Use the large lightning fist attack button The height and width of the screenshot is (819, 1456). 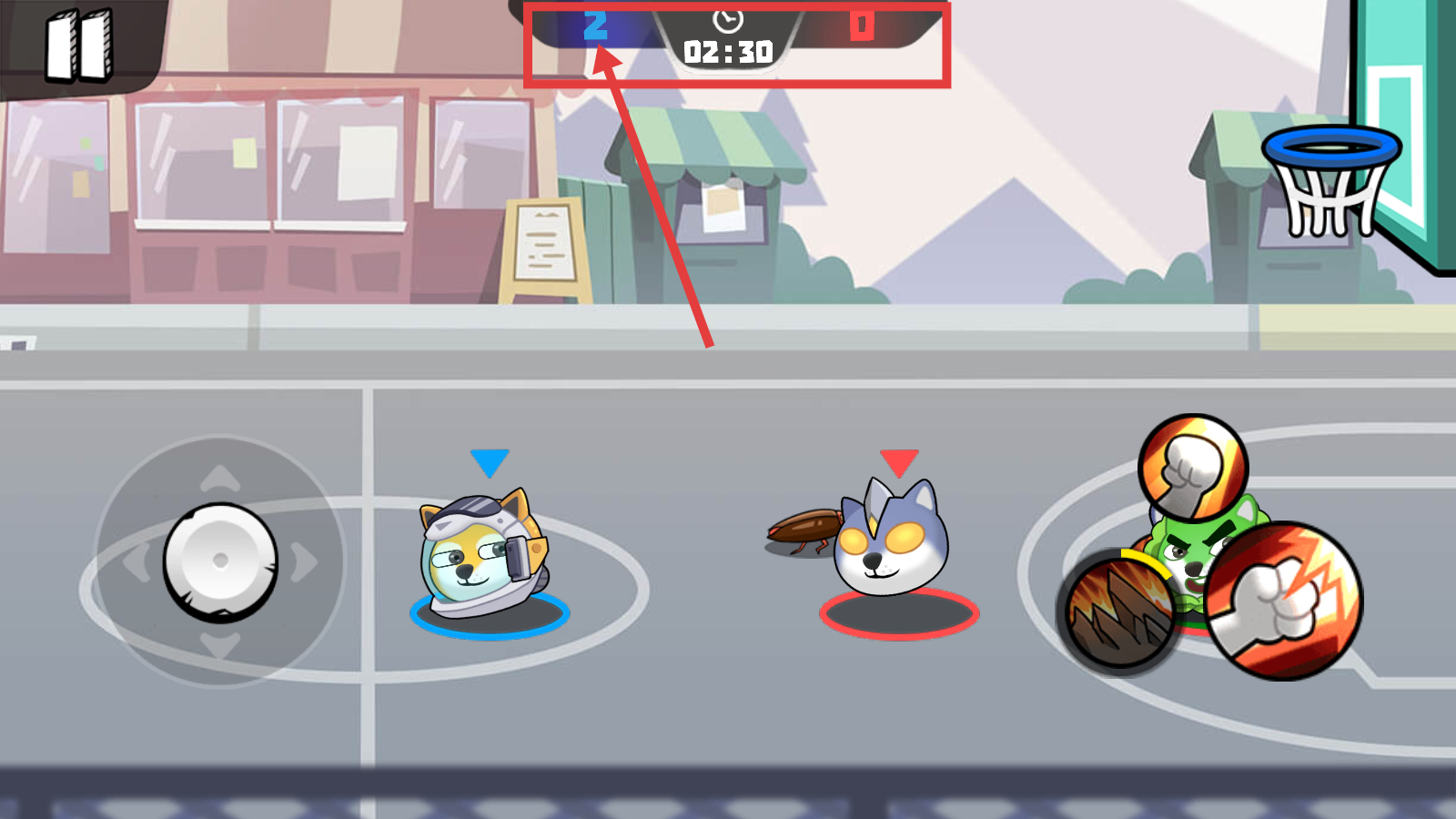(x=1284, y=602)
